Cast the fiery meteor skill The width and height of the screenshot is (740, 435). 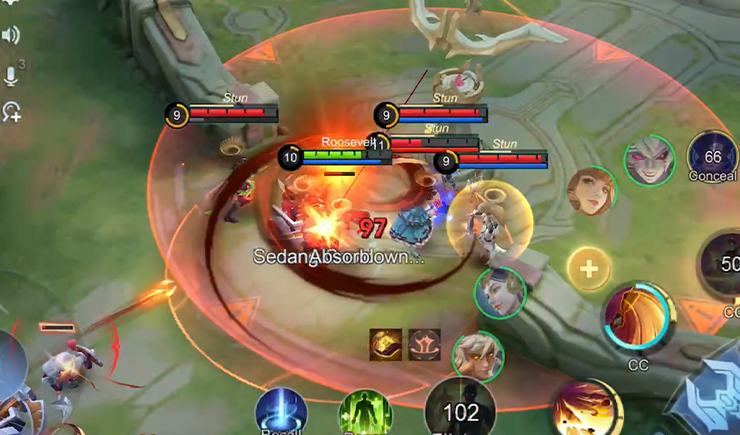pyautogui.click(x=587, y=410)
